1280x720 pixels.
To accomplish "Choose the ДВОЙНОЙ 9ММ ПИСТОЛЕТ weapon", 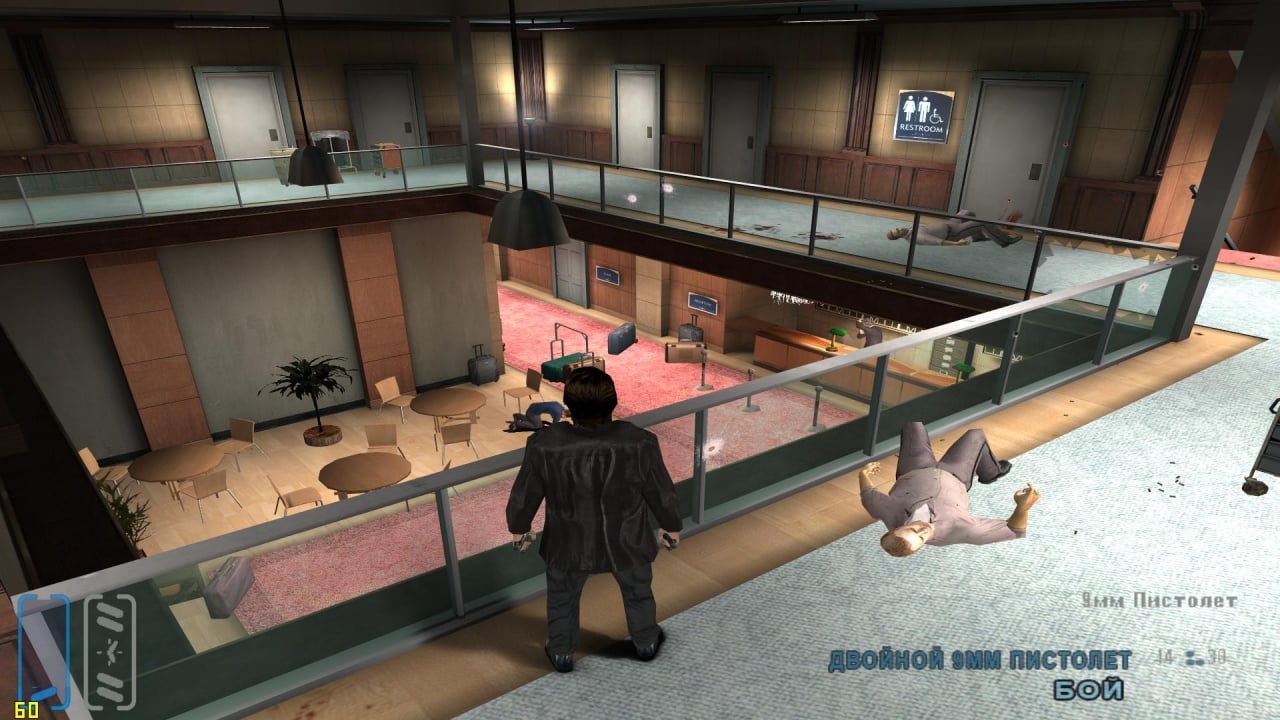I will coord(980,660).
